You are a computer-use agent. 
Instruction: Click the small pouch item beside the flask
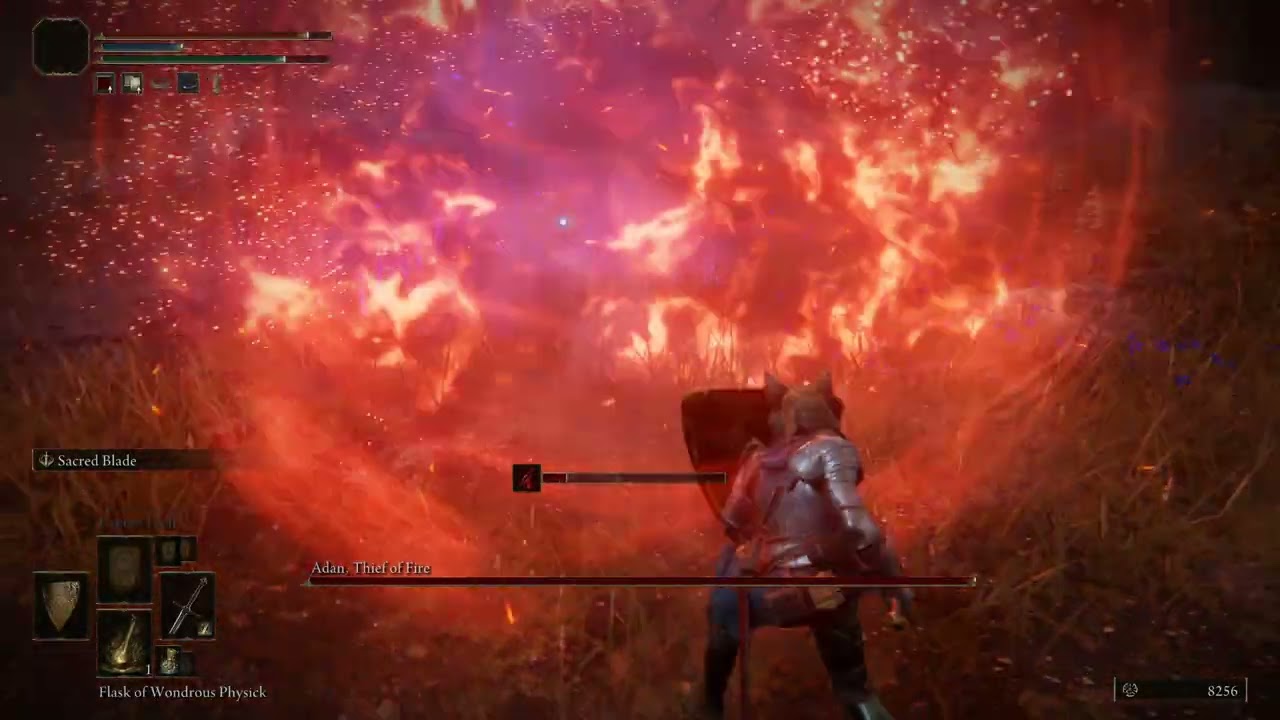[172, 660]
